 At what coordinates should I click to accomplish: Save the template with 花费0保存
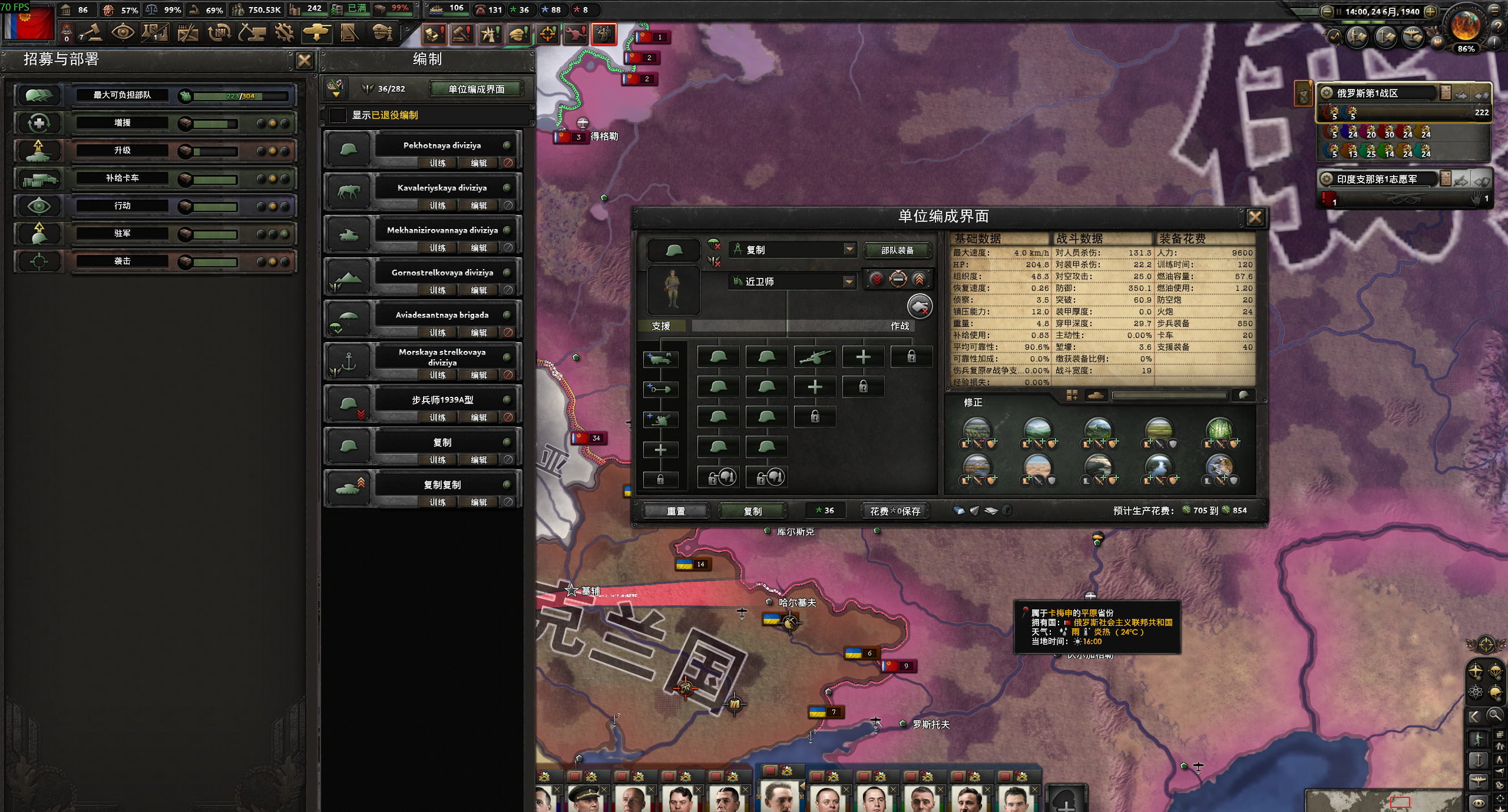[x=894, y=511]
